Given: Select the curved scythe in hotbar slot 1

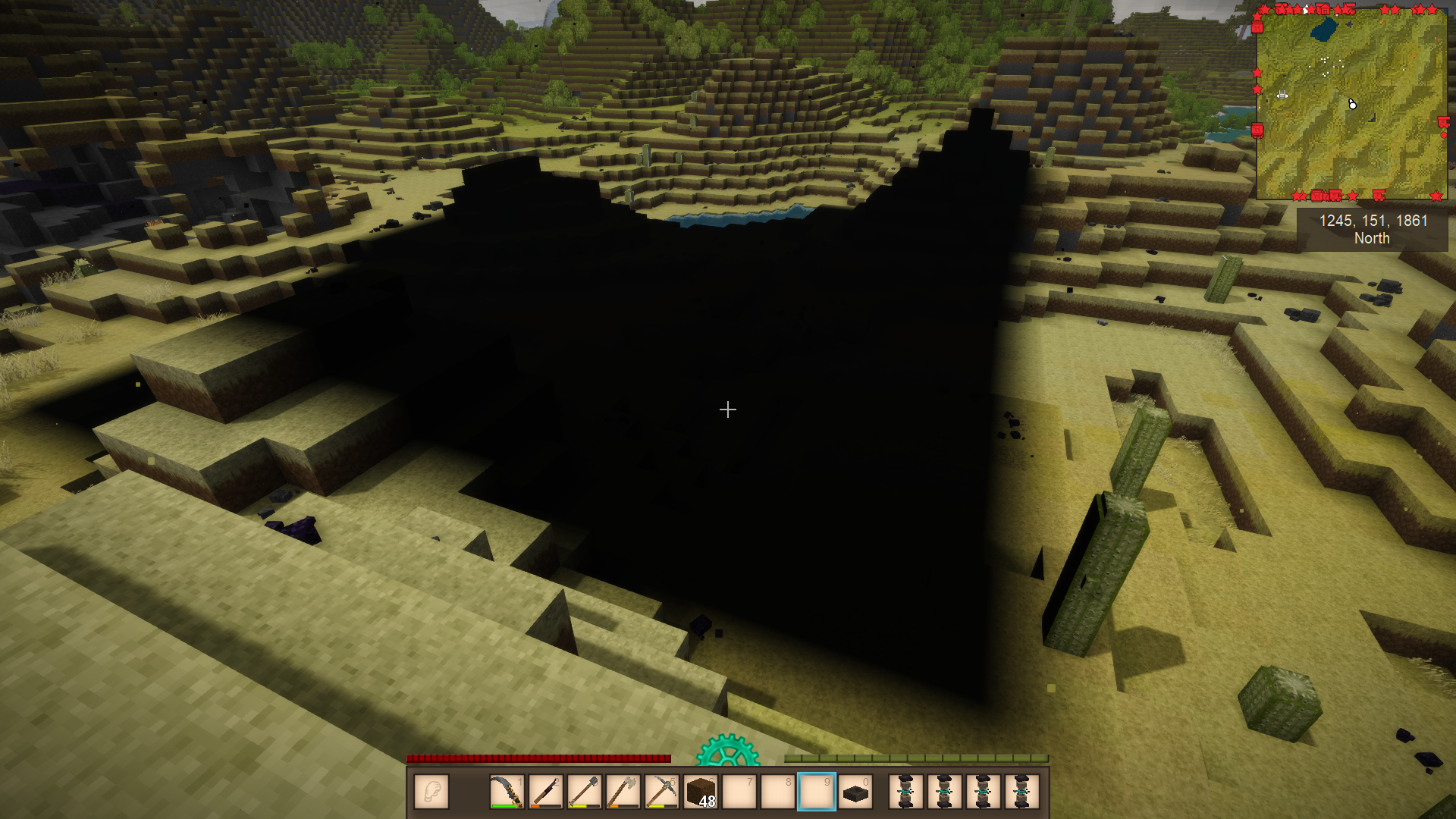Looking at the screenshot, I should (507, 792).
